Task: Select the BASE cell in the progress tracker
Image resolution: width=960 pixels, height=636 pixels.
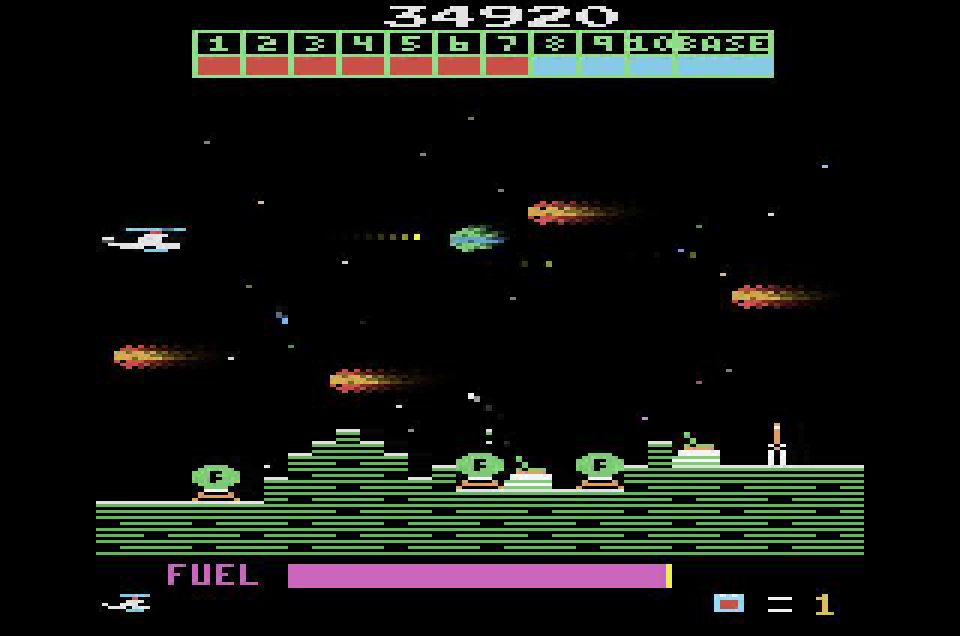Action: pos(723,54)
